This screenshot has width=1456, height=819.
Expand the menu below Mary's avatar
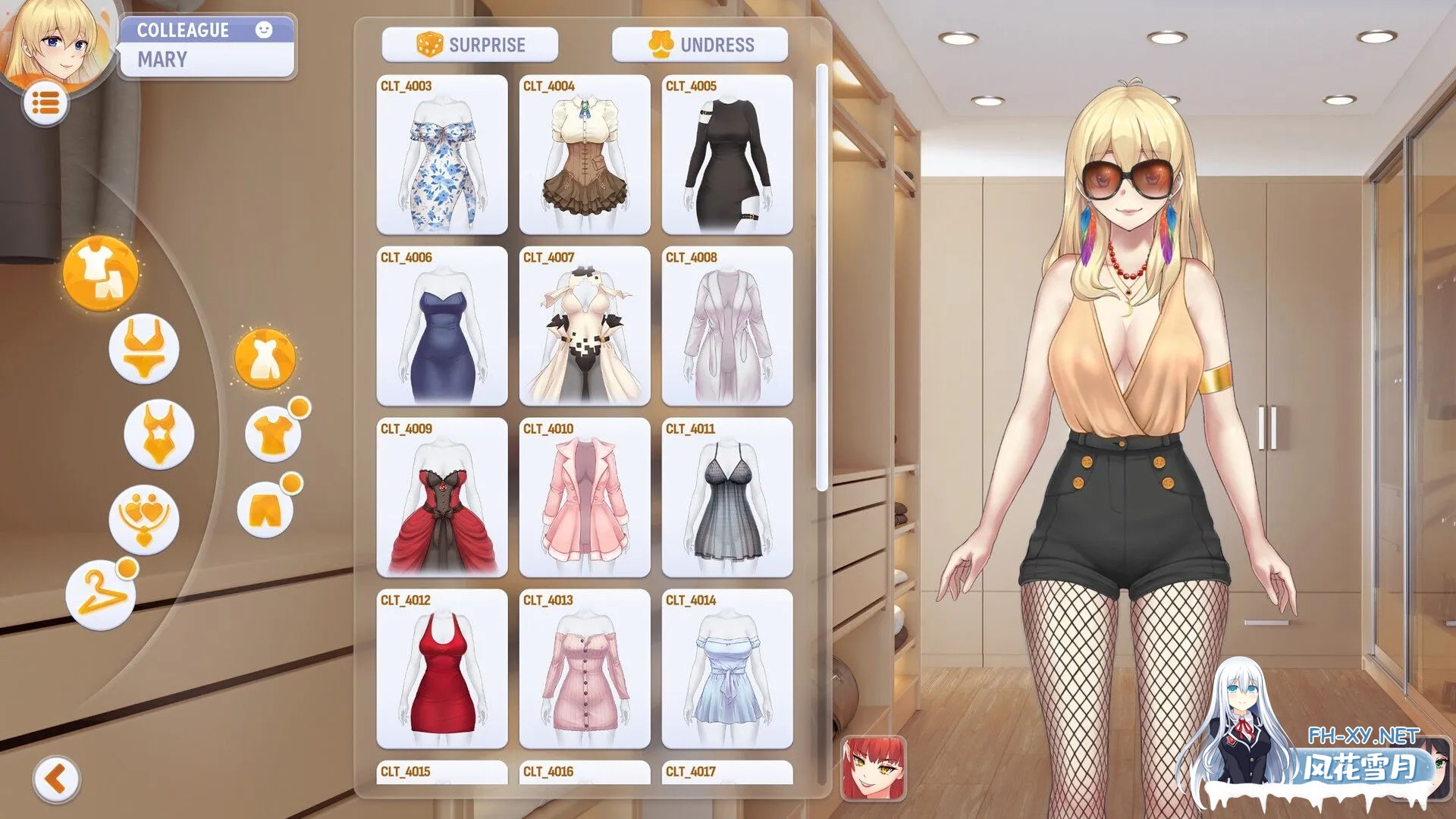coord(47,102)
